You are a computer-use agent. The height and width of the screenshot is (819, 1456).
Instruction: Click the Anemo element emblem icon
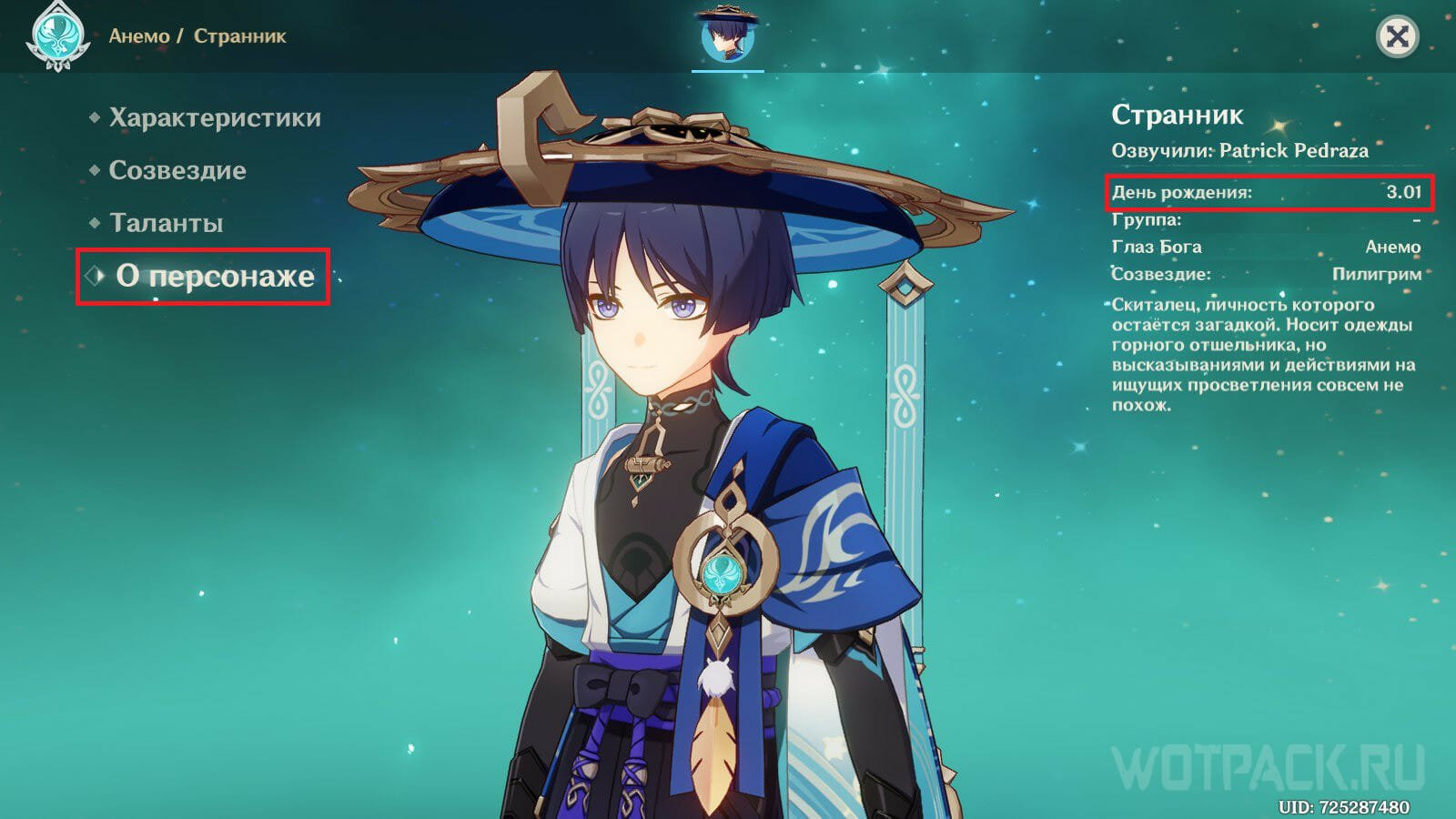[x=57, y=36]
